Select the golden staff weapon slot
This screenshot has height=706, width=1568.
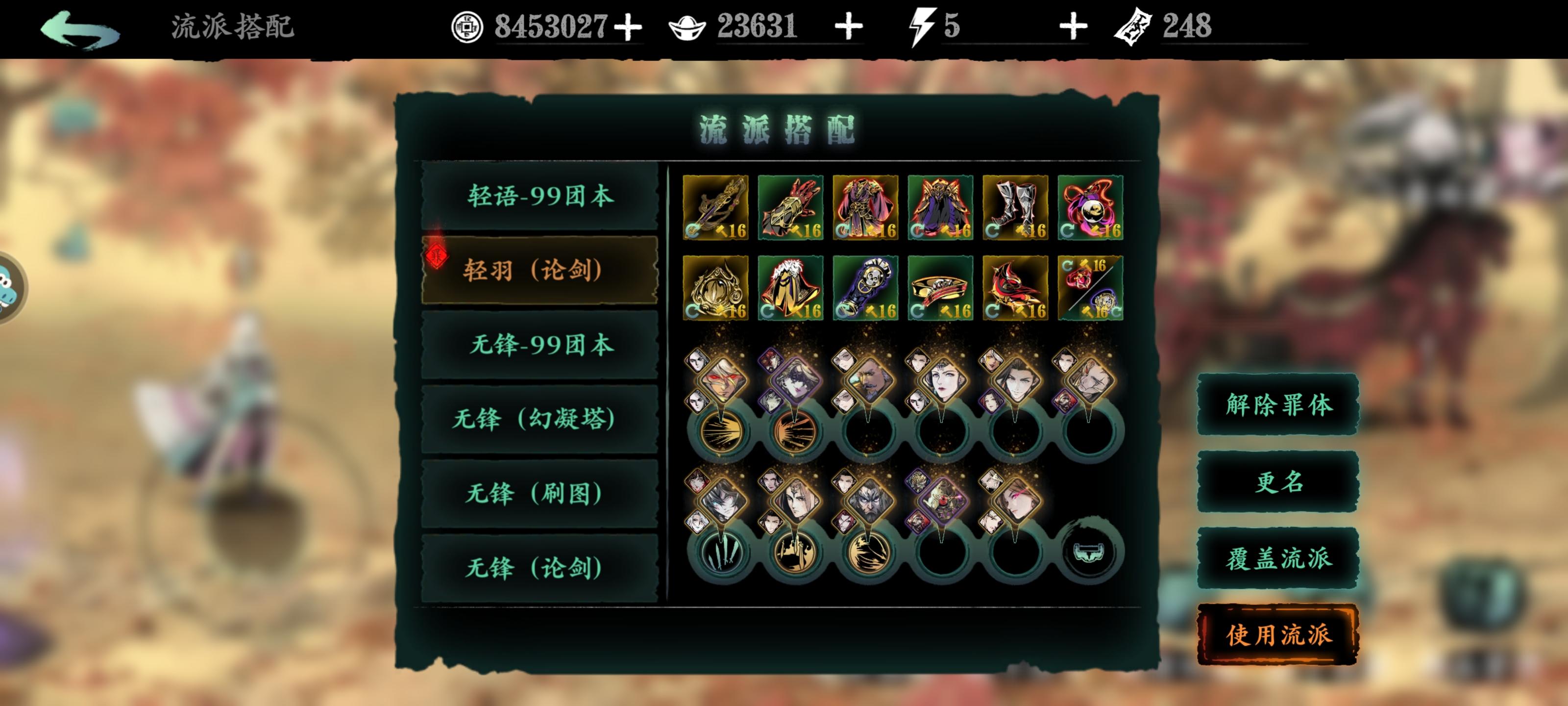[716, 208]
